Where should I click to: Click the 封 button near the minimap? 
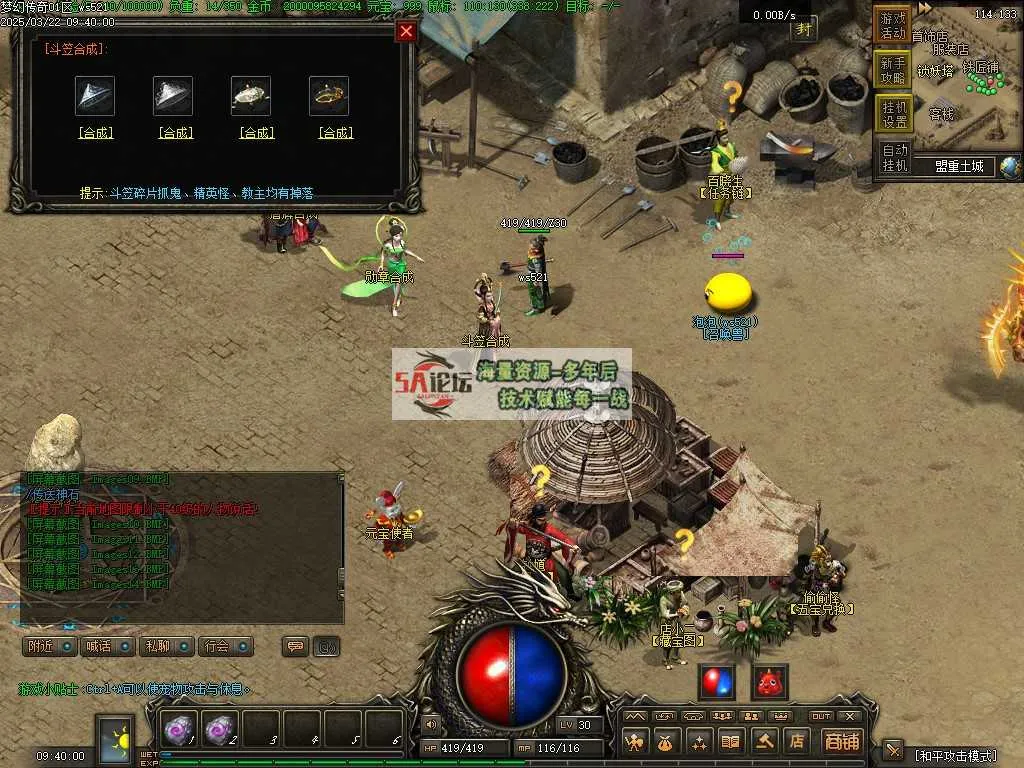point(804,29)
